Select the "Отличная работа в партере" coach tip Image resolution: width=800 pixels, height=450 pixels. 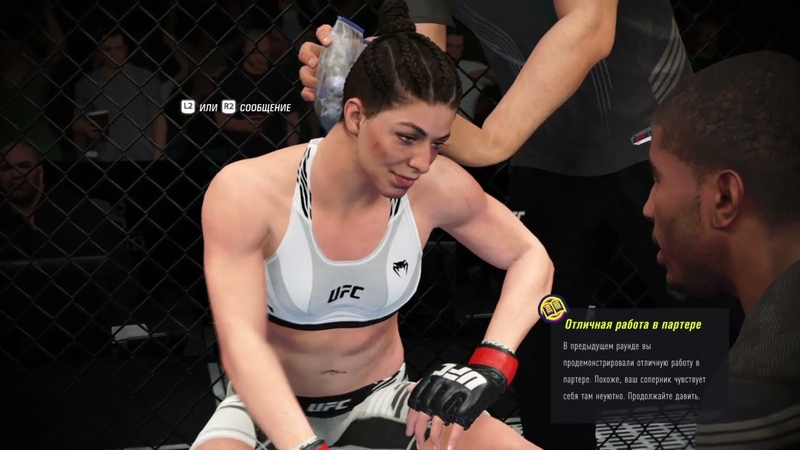633,325
